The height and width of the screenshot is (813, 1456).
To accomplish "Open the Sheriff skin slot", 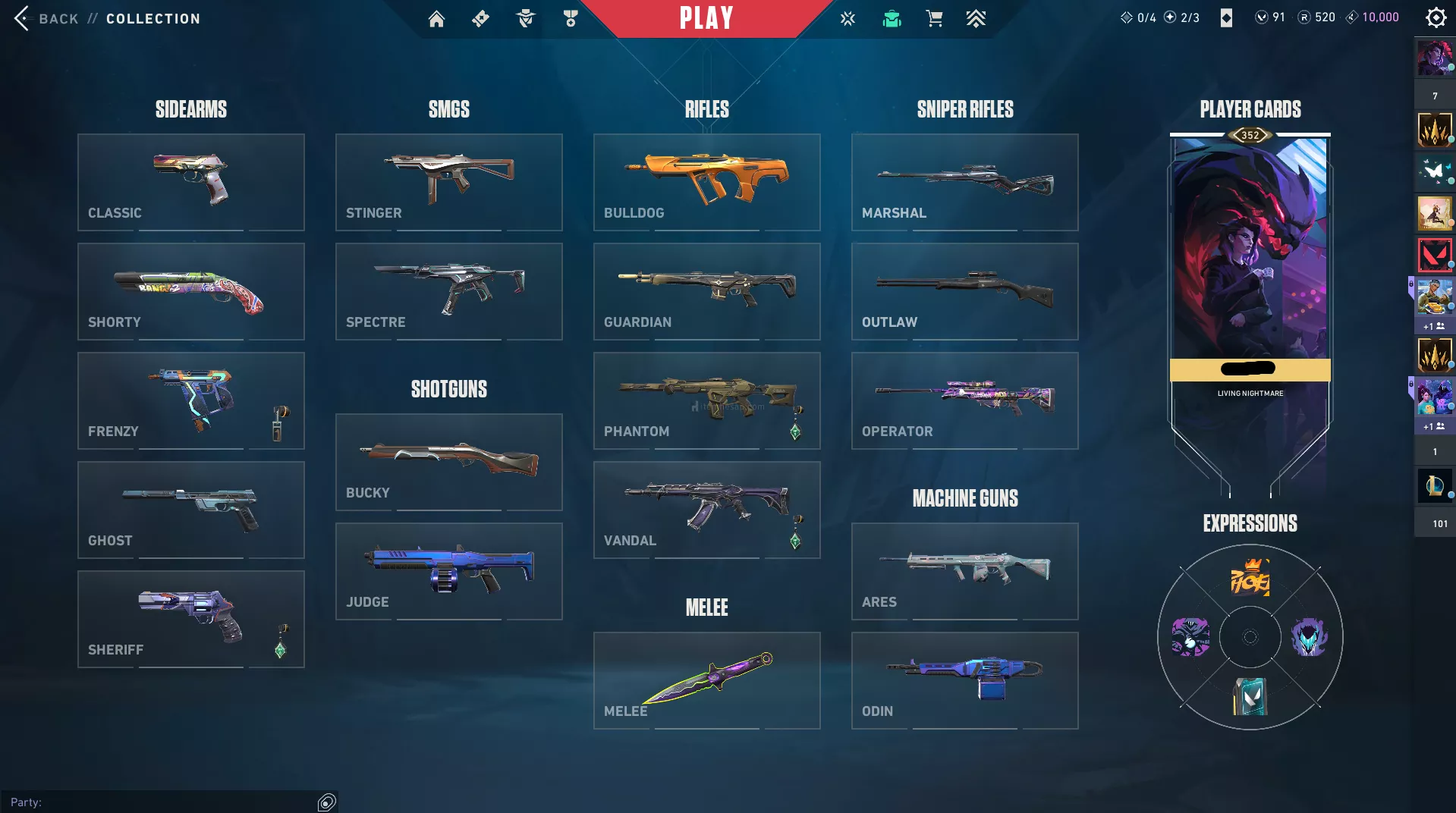I will (x=191, y=619).
